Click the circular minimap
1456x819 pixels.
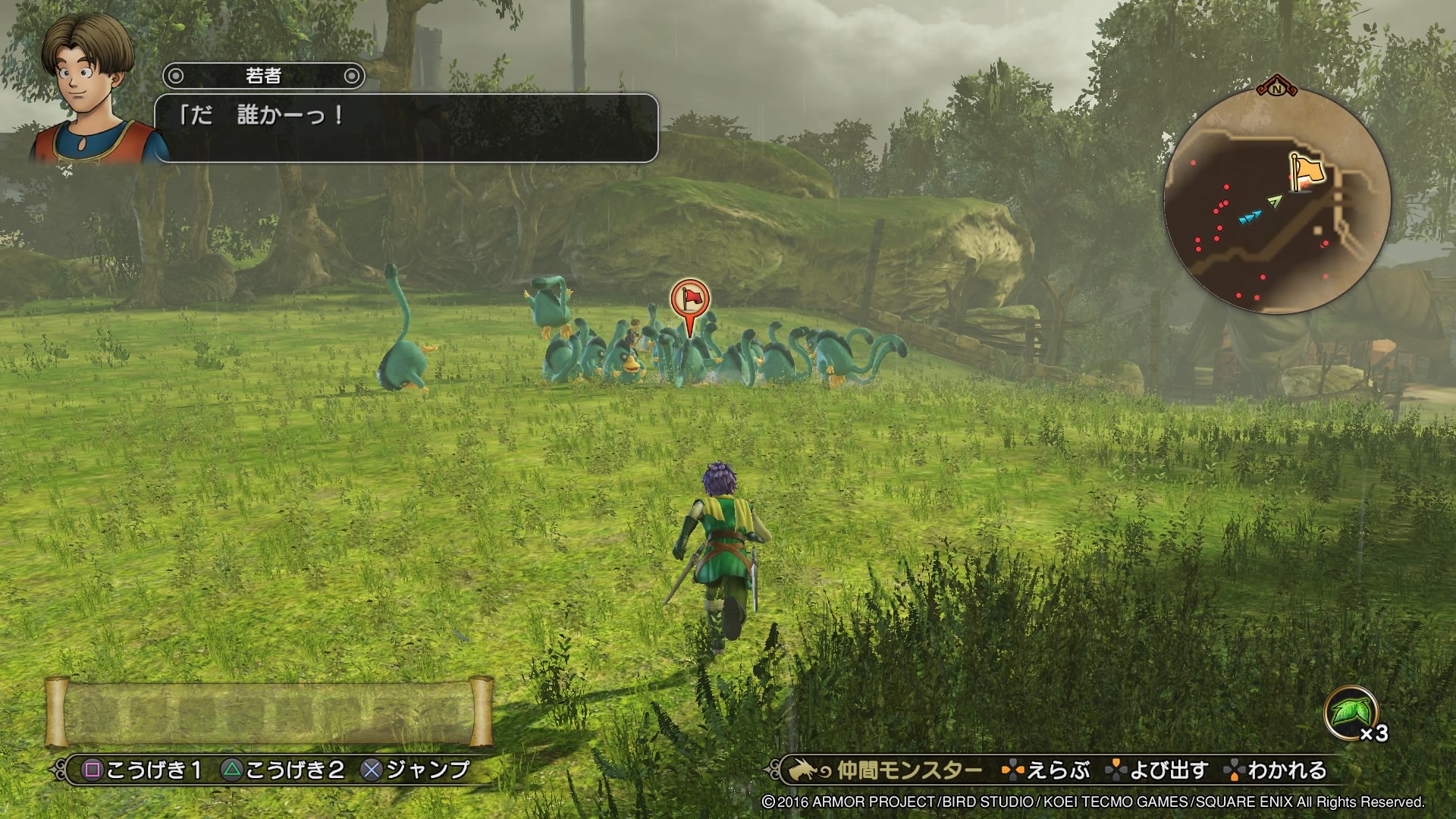tap(1277, 201)
